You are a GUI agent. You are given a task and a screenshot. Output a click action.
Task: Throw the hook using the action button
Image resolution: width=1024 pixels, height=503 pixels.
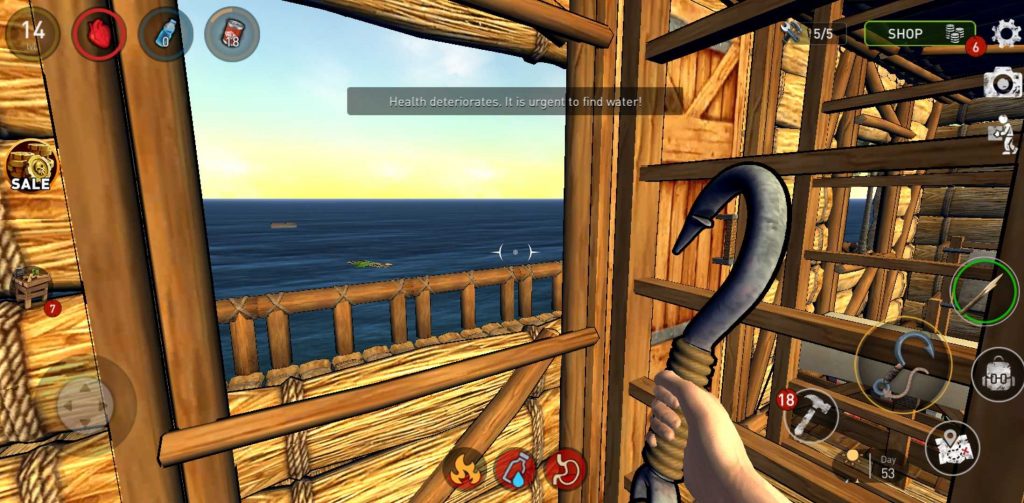[903, 366]
